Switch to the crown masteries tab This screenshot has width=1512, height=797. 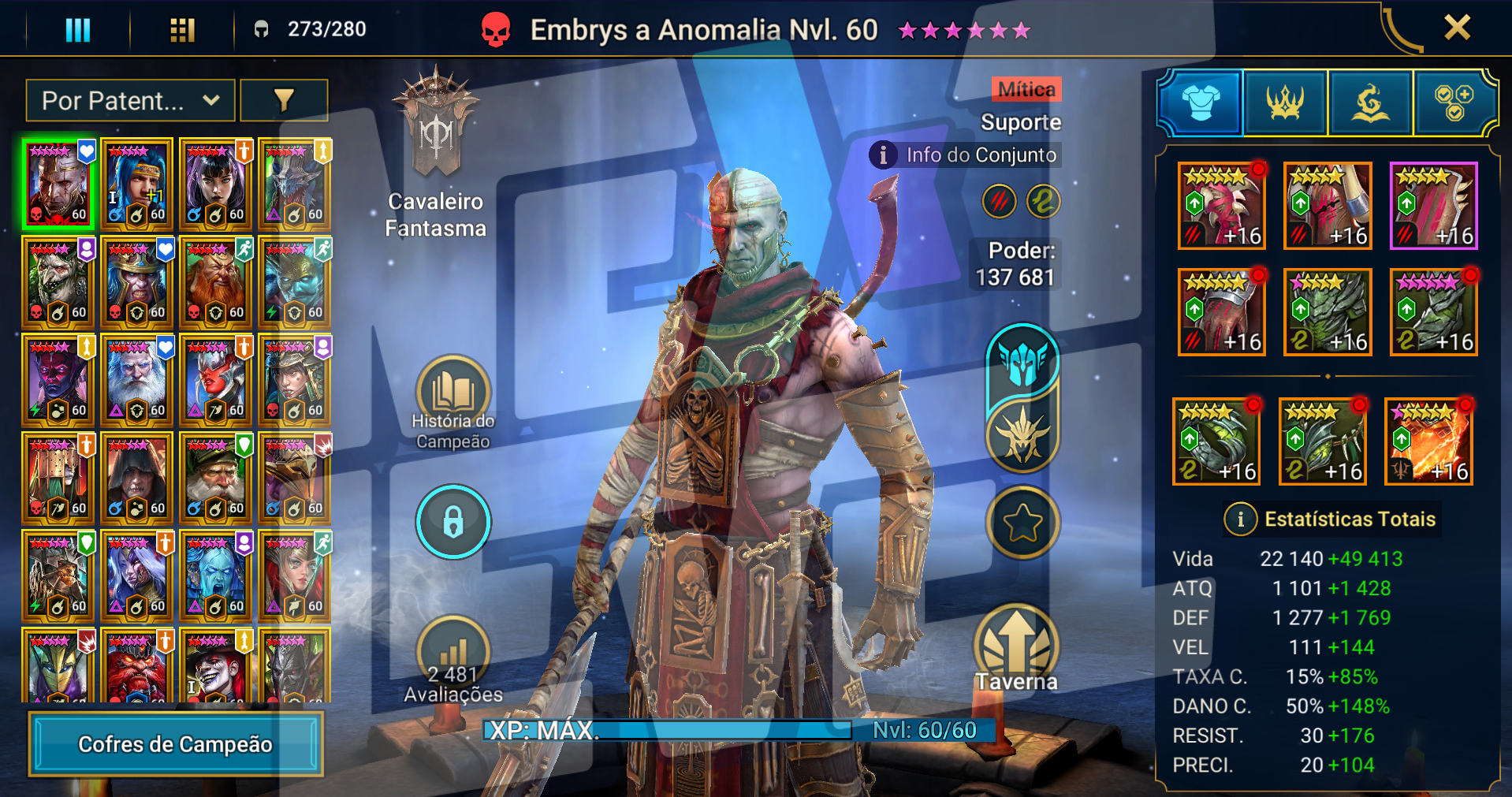pyautogui.click(x=1285, y=102)
